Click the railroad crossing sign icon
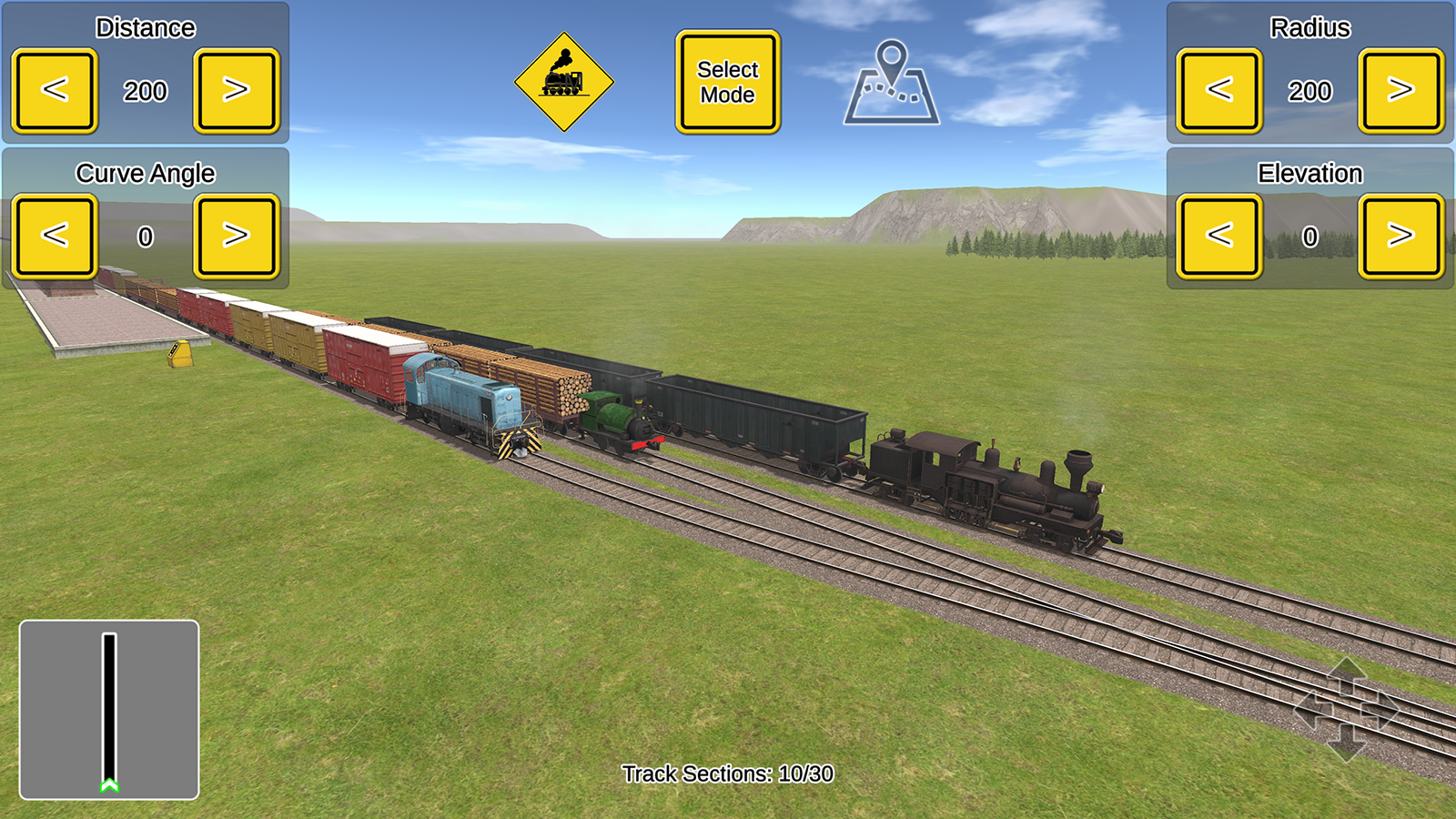1456x819 pixels. 566,80
